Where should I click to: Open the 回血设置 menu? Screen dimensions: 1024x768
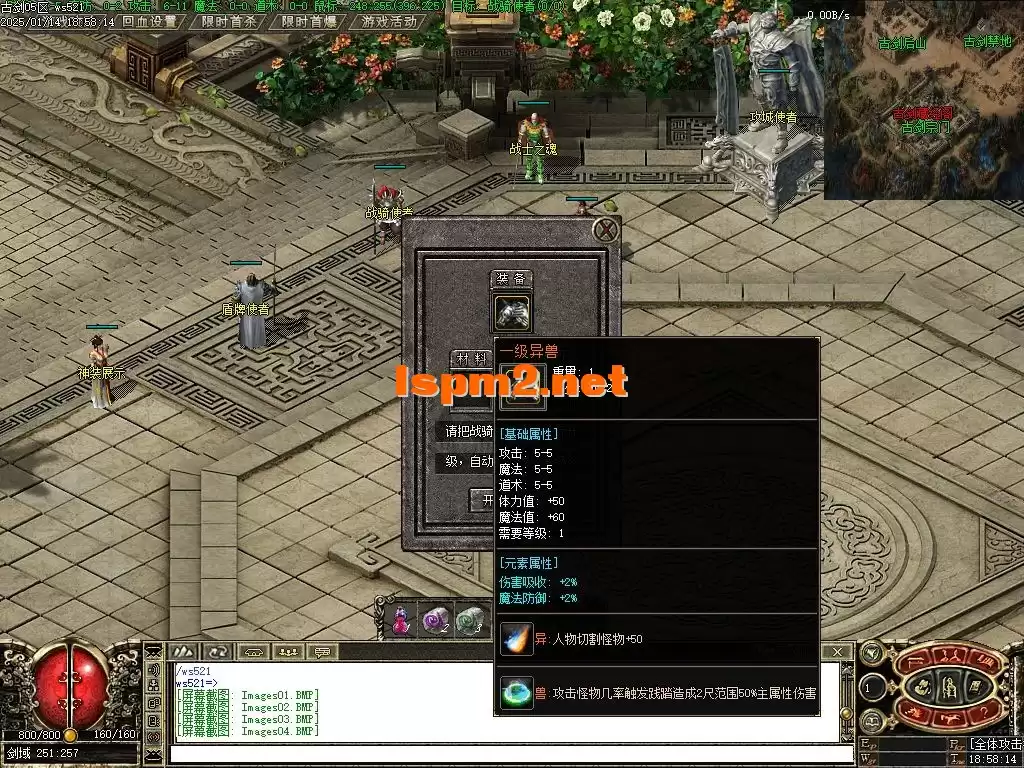click(x=149, y=21)
